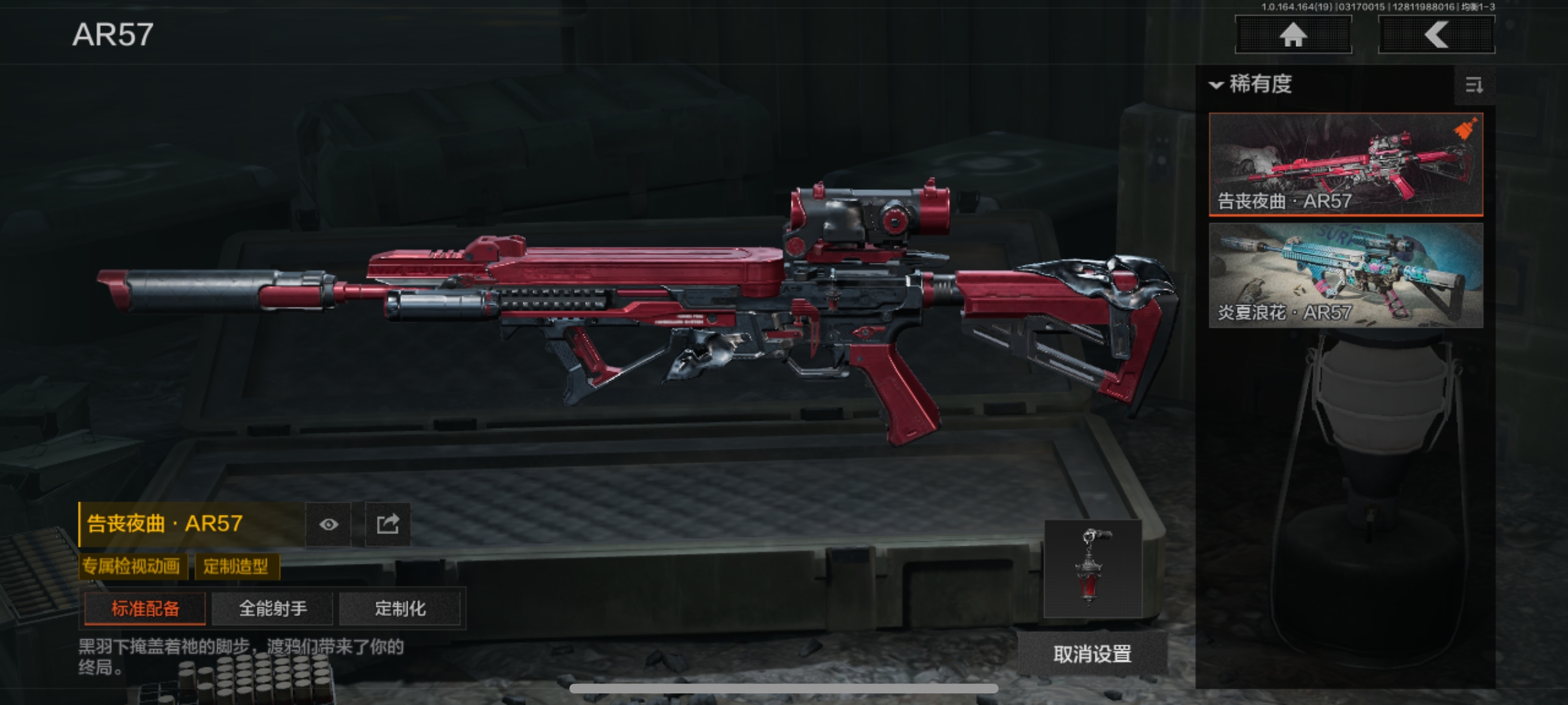Toggle the sort order icon
Viewport: 1568px width, 705px height.
tap(1474, 85)
